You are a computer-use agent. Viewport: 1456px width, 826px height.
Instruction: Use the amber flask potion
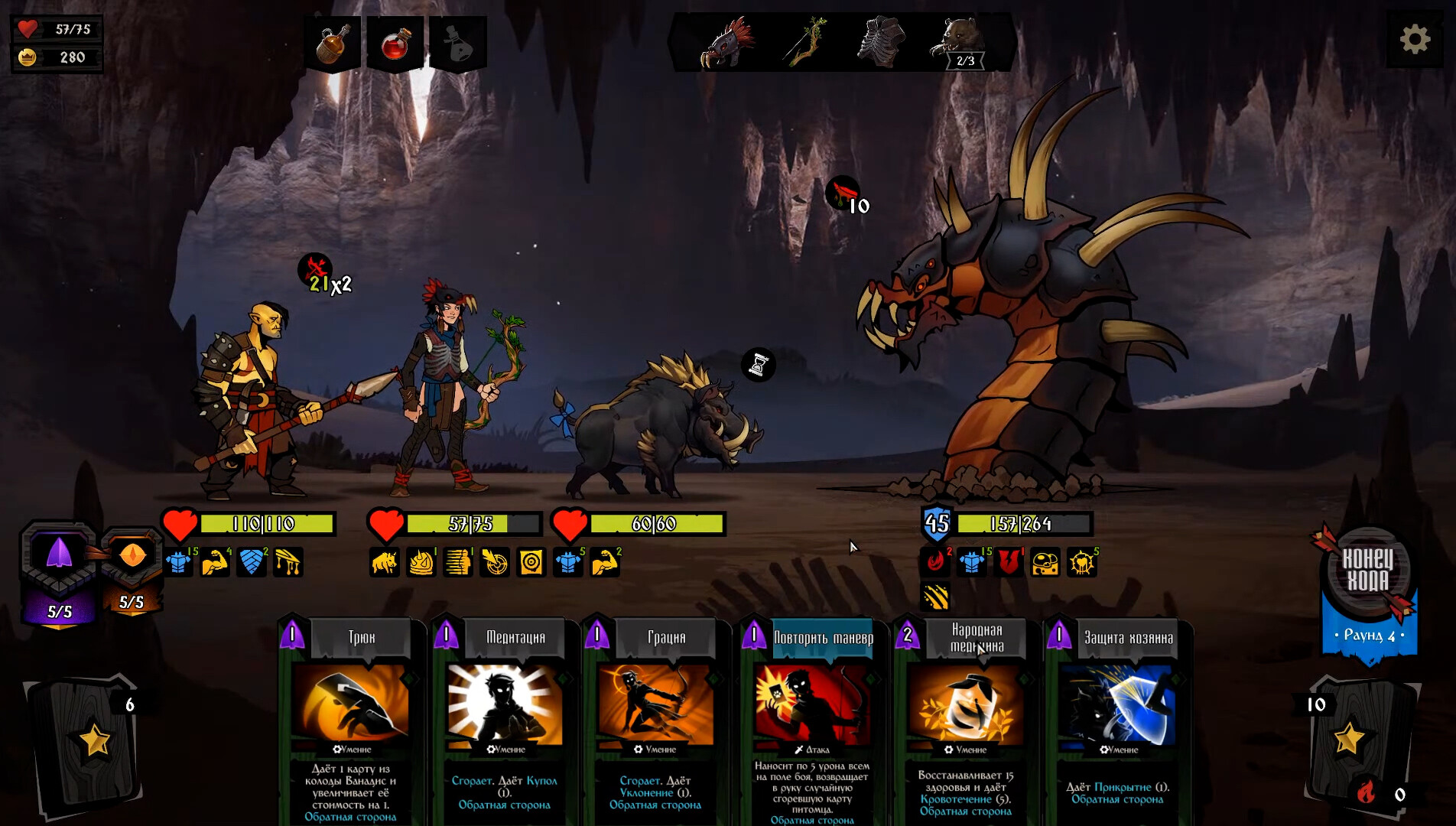point(333,43)
